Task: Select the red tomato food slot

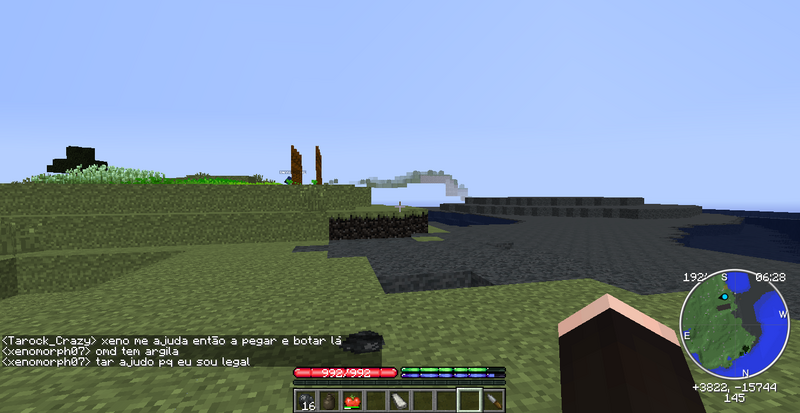Action: (x=351, y=400)
